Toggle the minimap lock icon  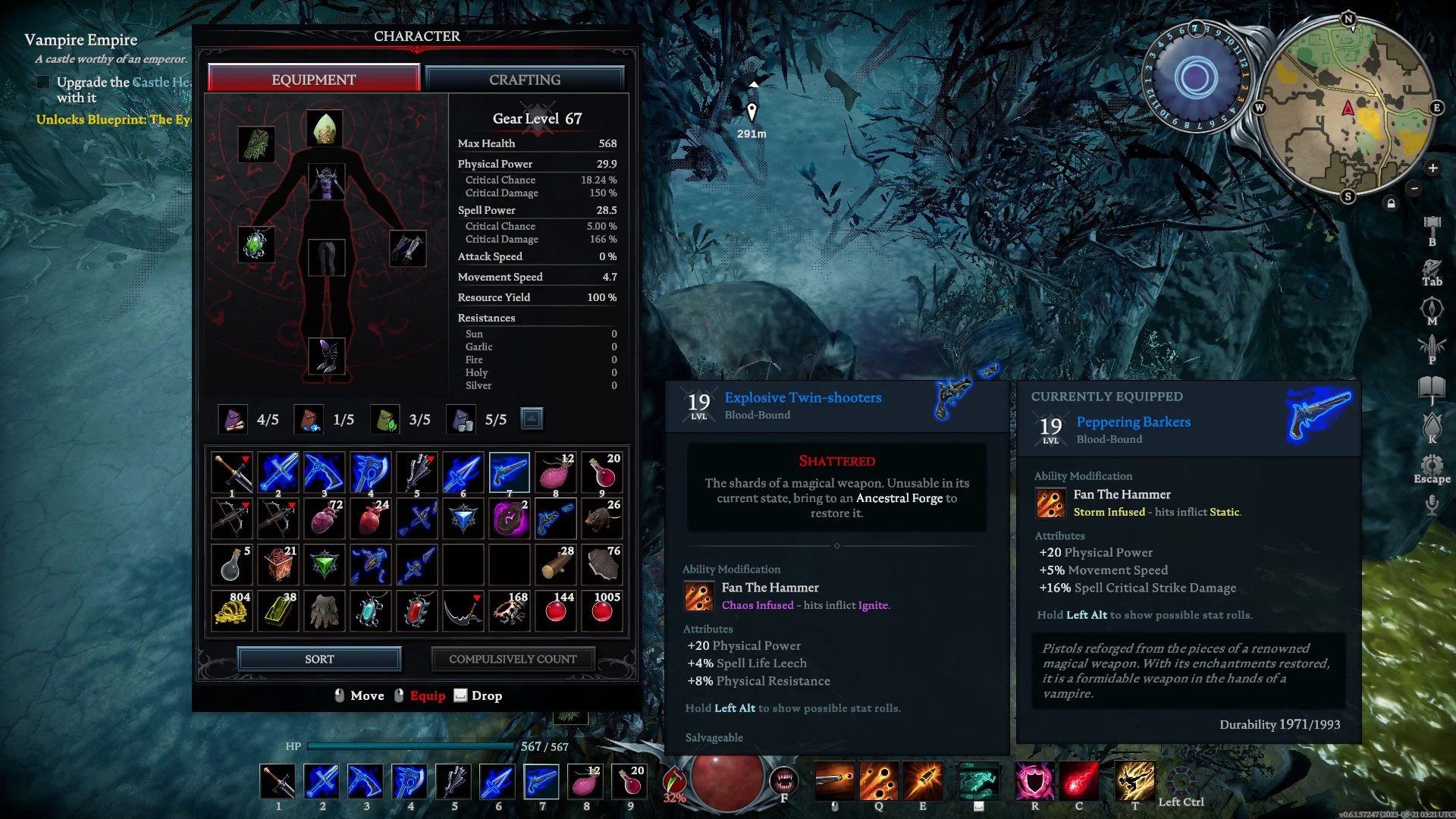click(1391, 203)
